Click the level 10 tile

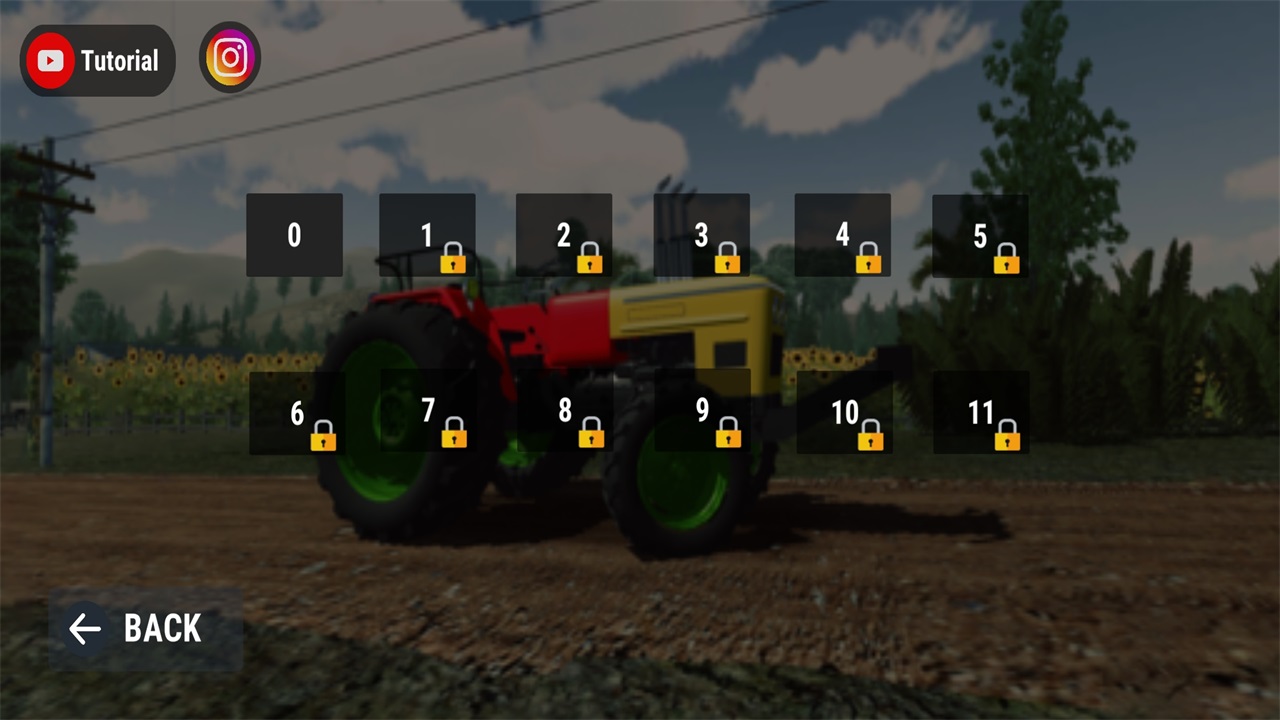click(x=844, y=413)
